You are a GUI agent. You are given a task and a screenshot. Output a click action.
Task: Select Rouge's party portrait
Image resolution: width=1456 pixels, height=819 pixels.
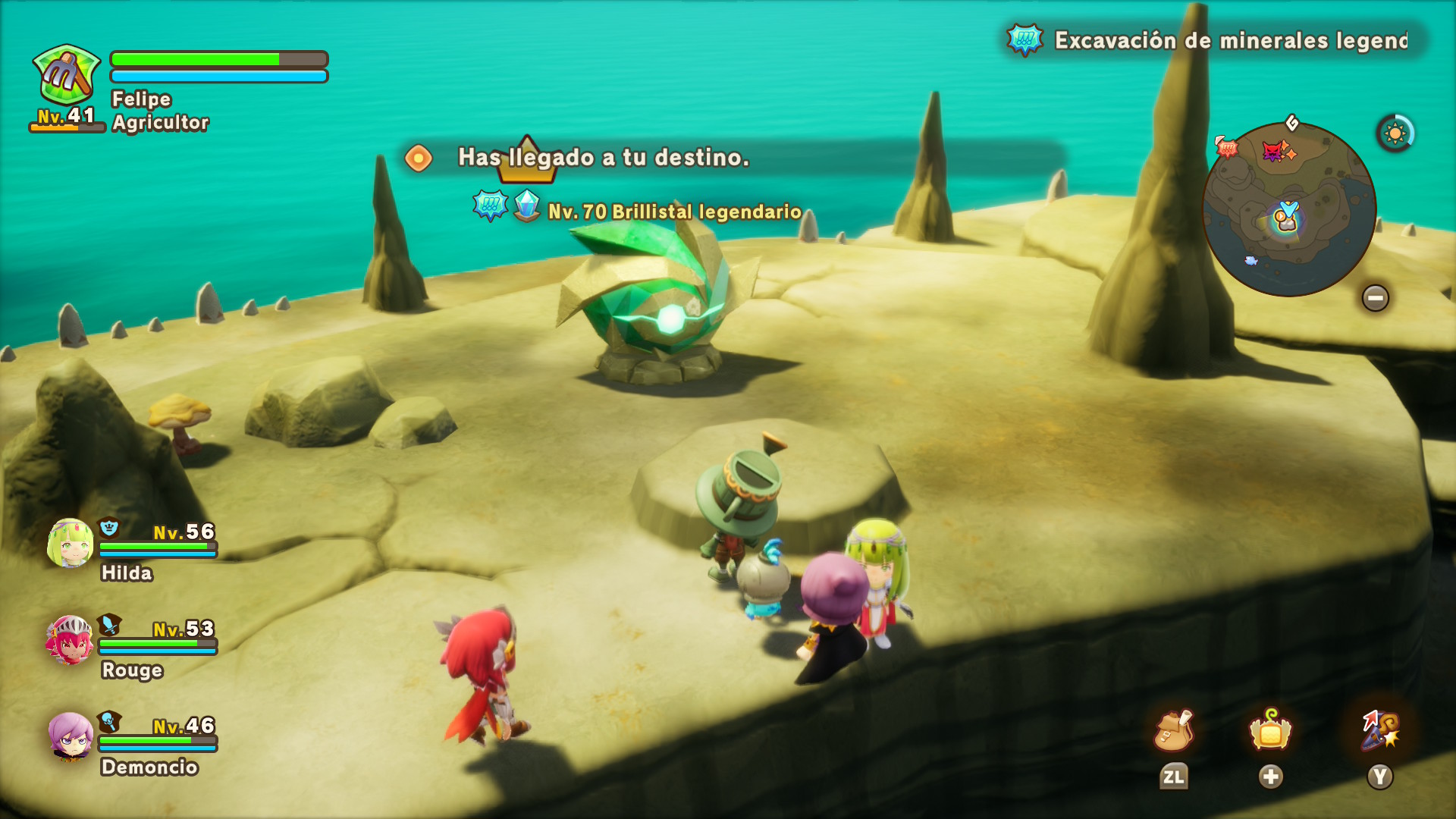70,640
